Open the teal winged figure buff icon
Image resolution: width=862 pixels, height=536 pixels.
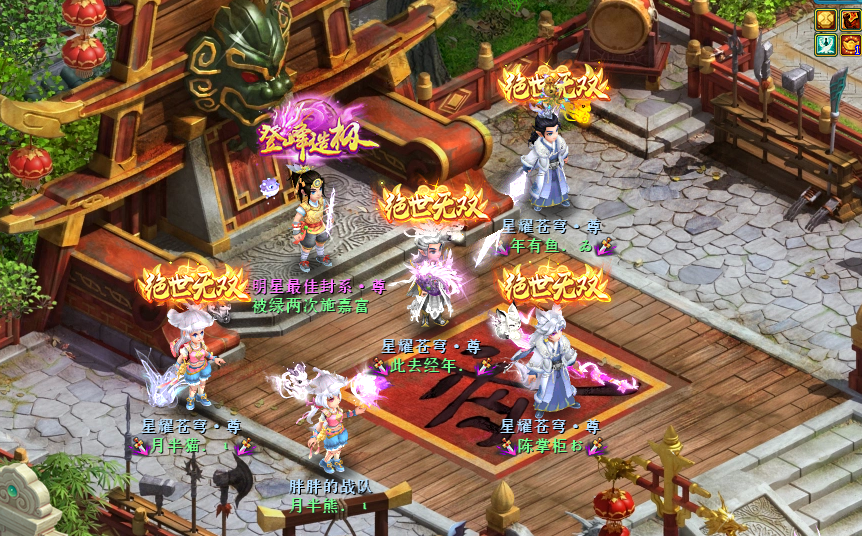tap(826, 44)
